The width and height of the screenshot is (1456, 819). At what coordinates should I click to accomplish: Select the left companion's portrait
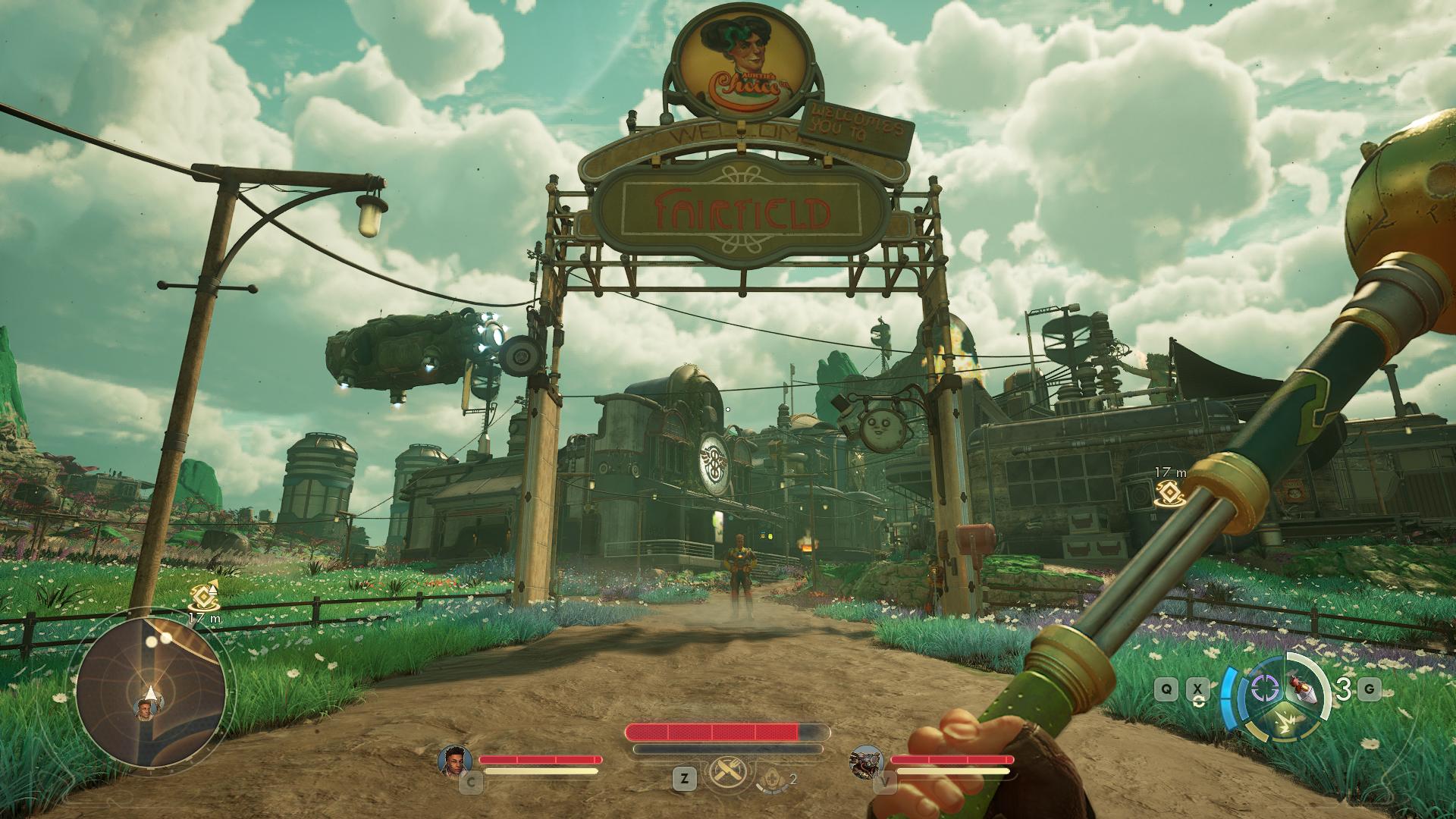(x=455, y=759)
